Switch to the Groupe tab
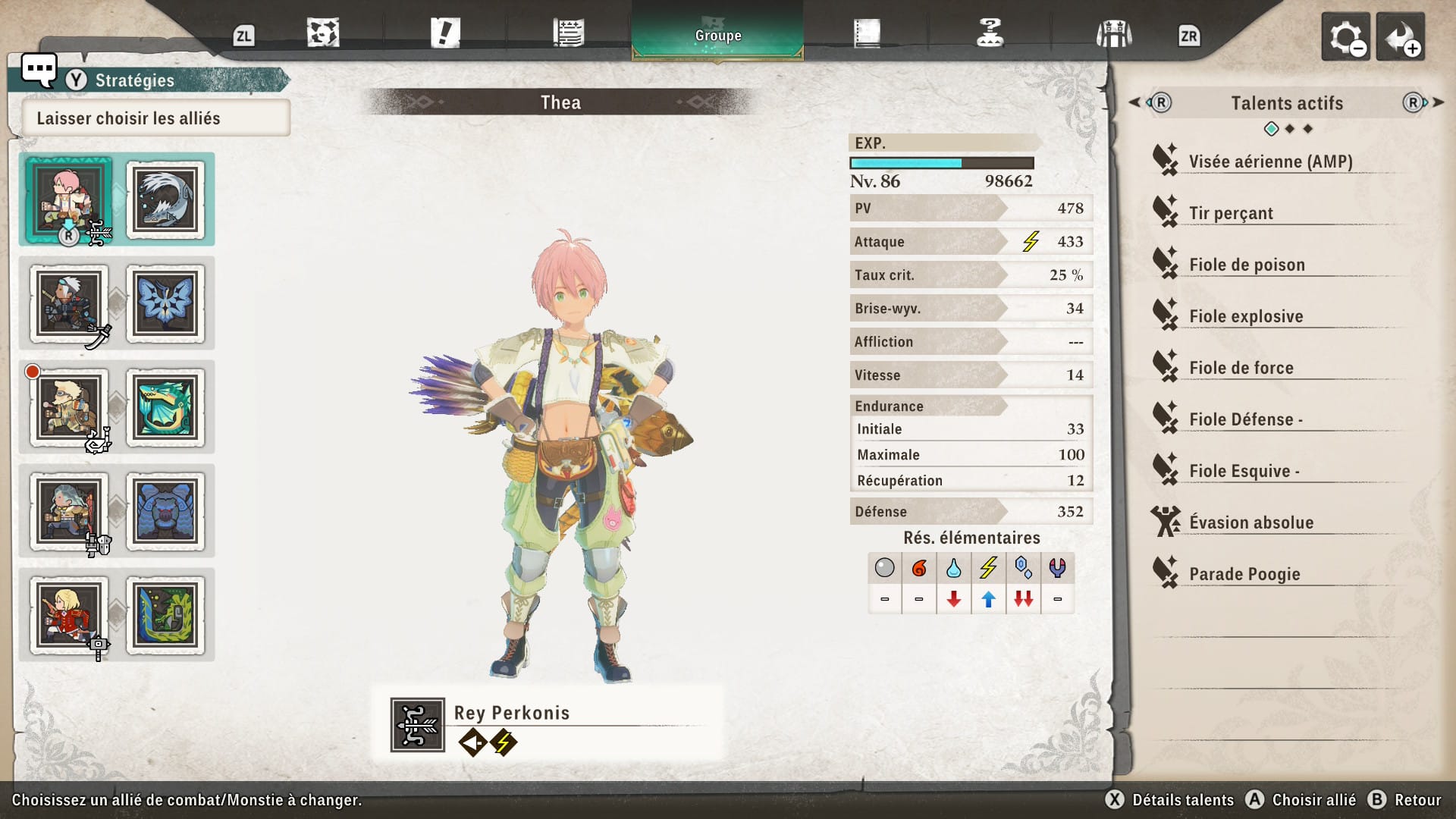The image size is (1456, 819). [x=717, y=35]
